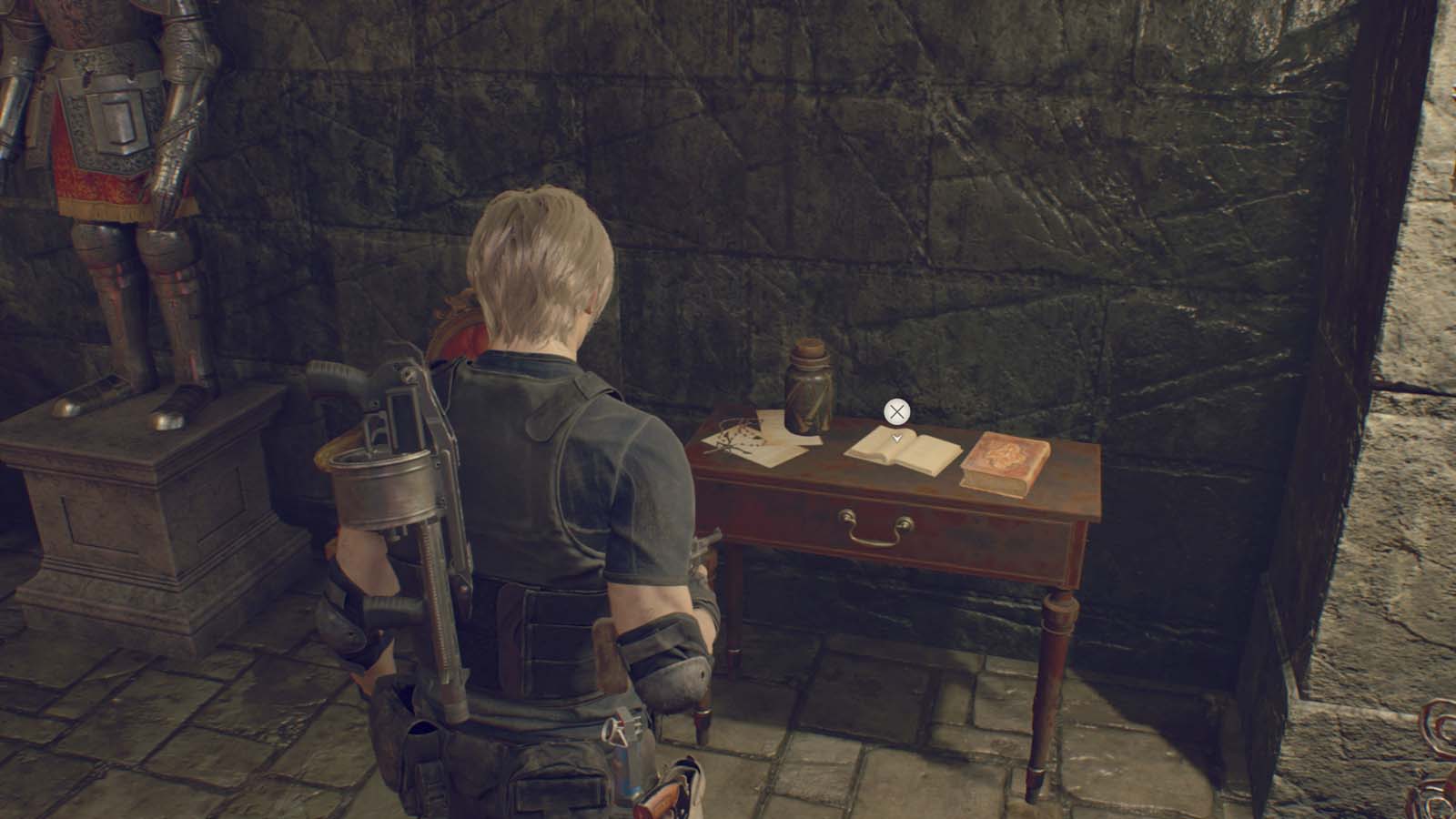Expand the interact prompt arrow indicator
The image size is (1456, 819).
pos(896,439)
